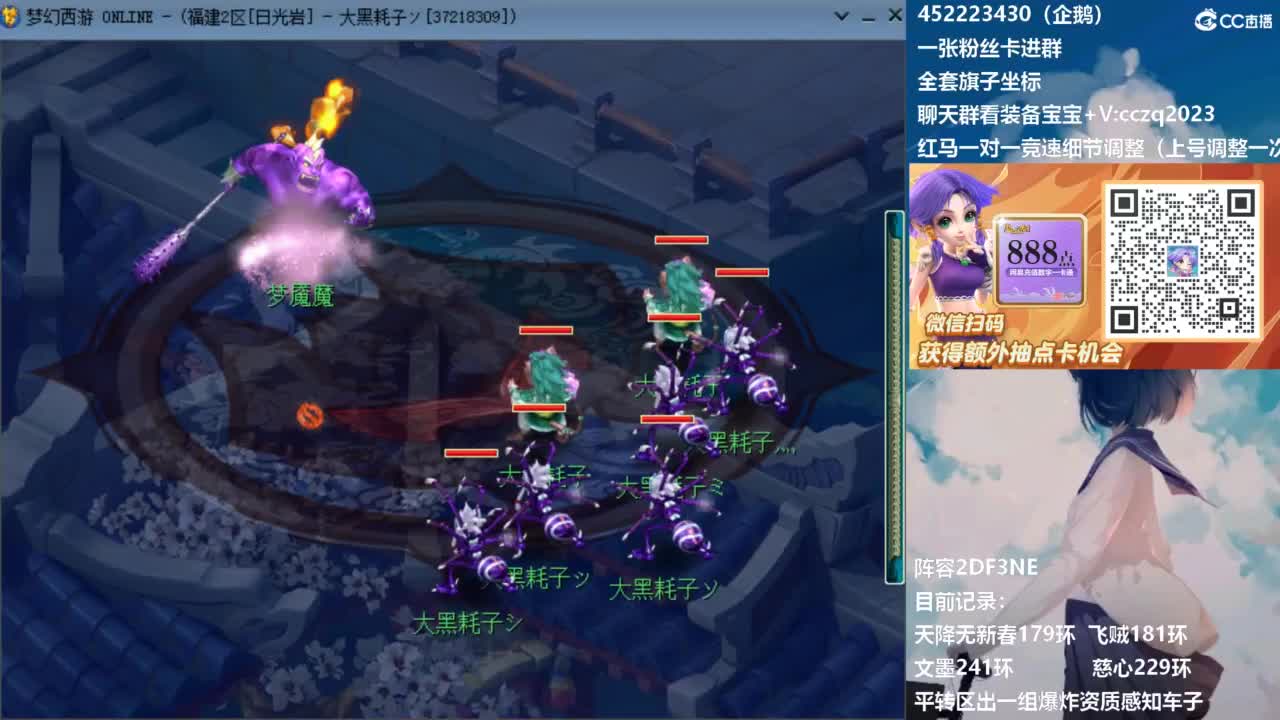This screenshot has height=720, width=1280.
Task: Click the 梦幻西游 game icon in the title bar
Action: [10, 16]
